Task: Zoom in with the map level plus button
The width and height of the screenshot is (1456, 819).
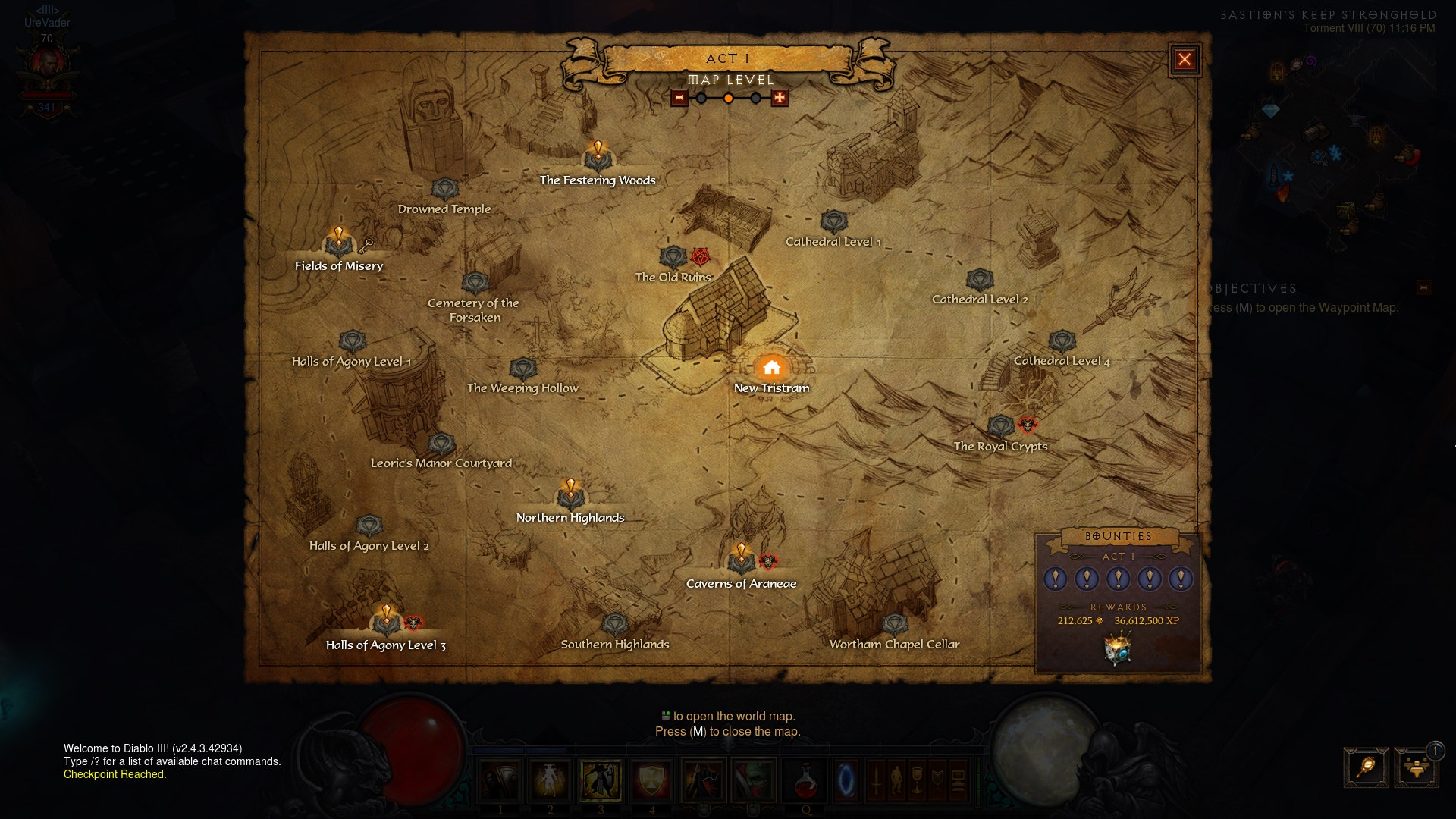Action: coord(780,98)
